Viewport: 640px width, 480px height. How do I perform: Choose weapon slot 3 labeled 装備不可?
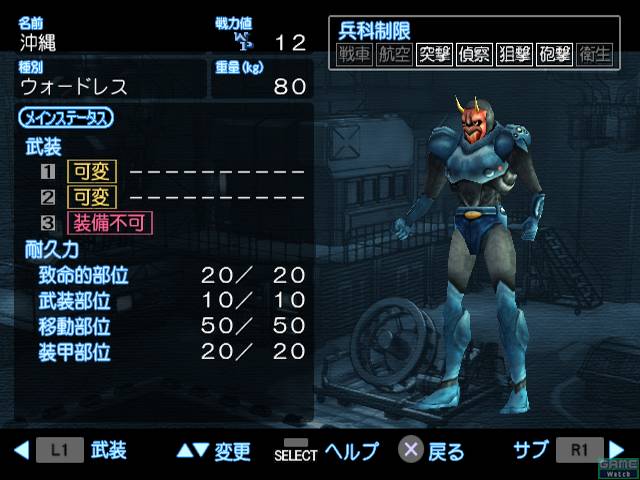click(x=109, y=222)
